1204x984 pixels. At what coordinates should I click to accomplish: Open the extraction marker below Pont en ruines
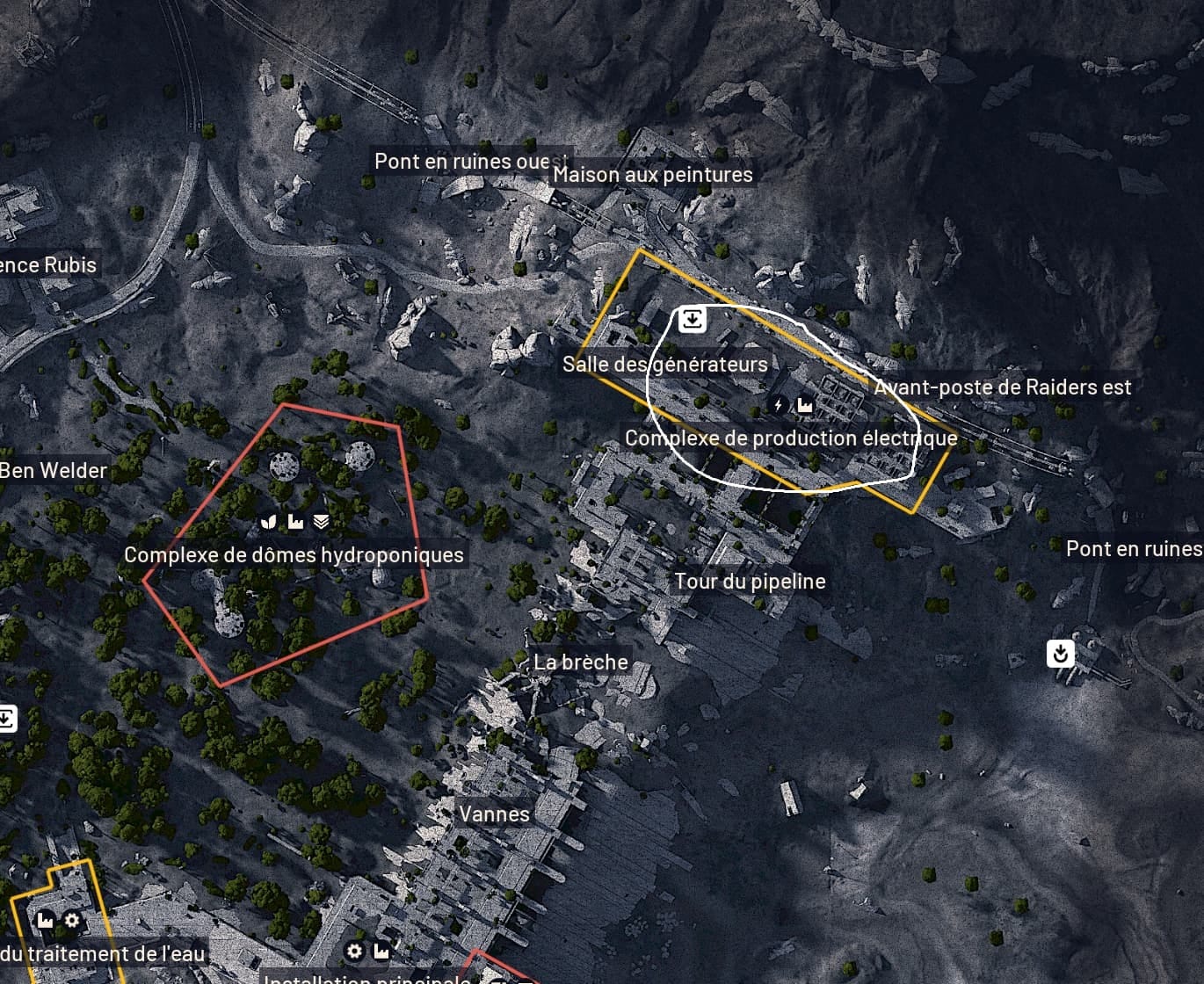[1061, 654]
